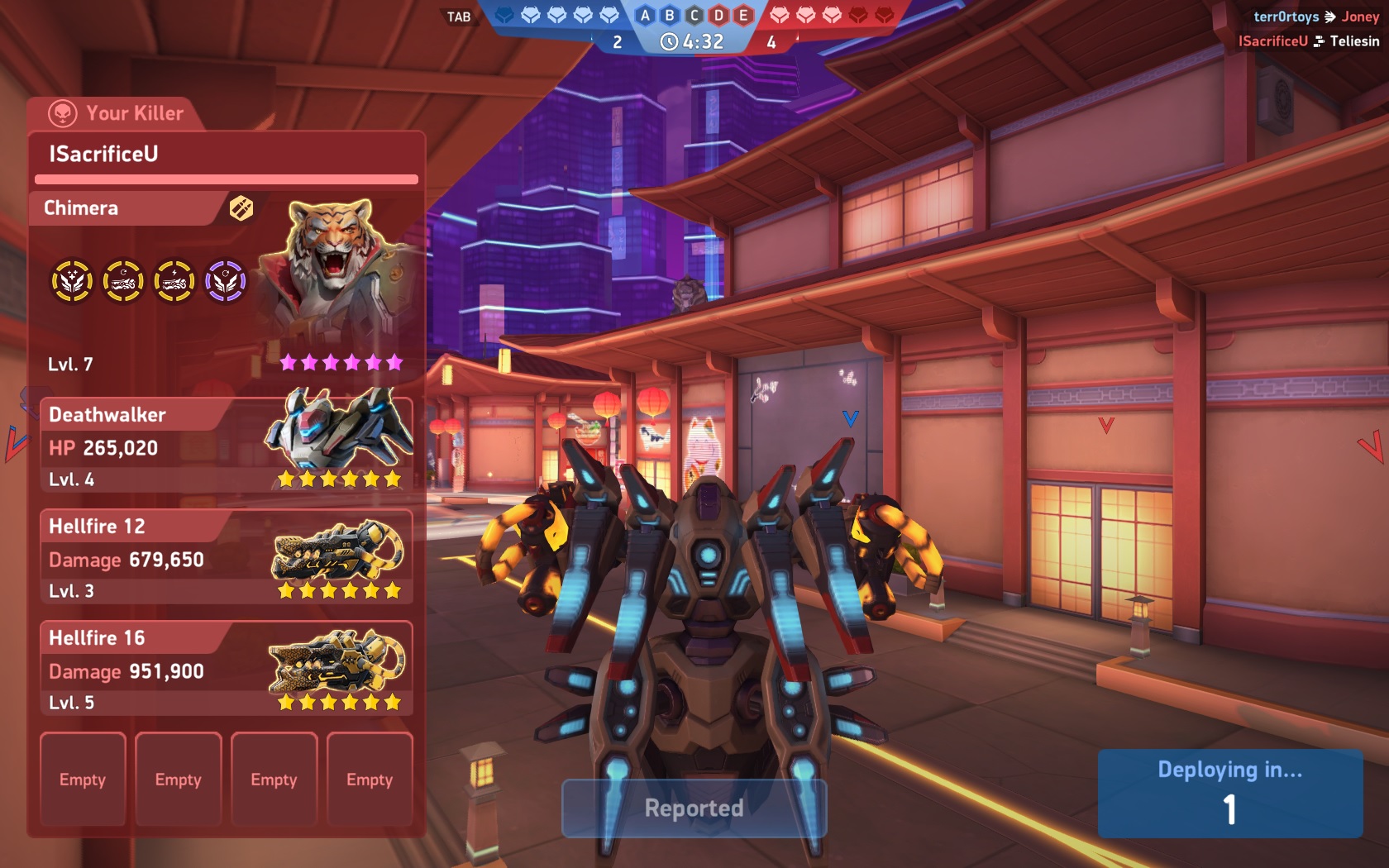The image size is (1389, 868).
Task: Select the Deathwalker mech card
Action: (226, 446)
